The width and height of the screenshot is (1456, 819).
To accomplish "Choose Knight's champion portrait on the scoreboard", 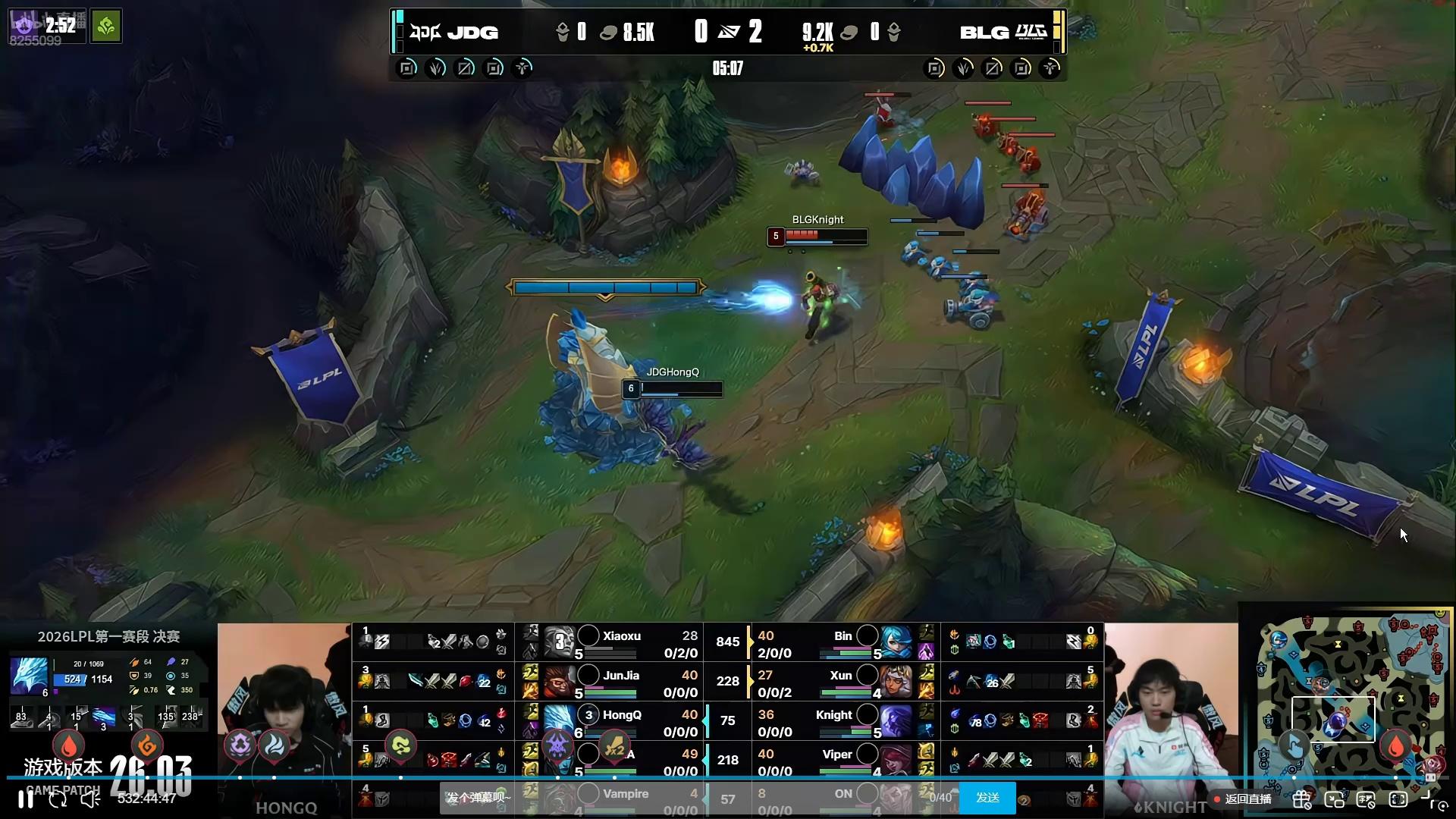I will [x=896, y=721].
